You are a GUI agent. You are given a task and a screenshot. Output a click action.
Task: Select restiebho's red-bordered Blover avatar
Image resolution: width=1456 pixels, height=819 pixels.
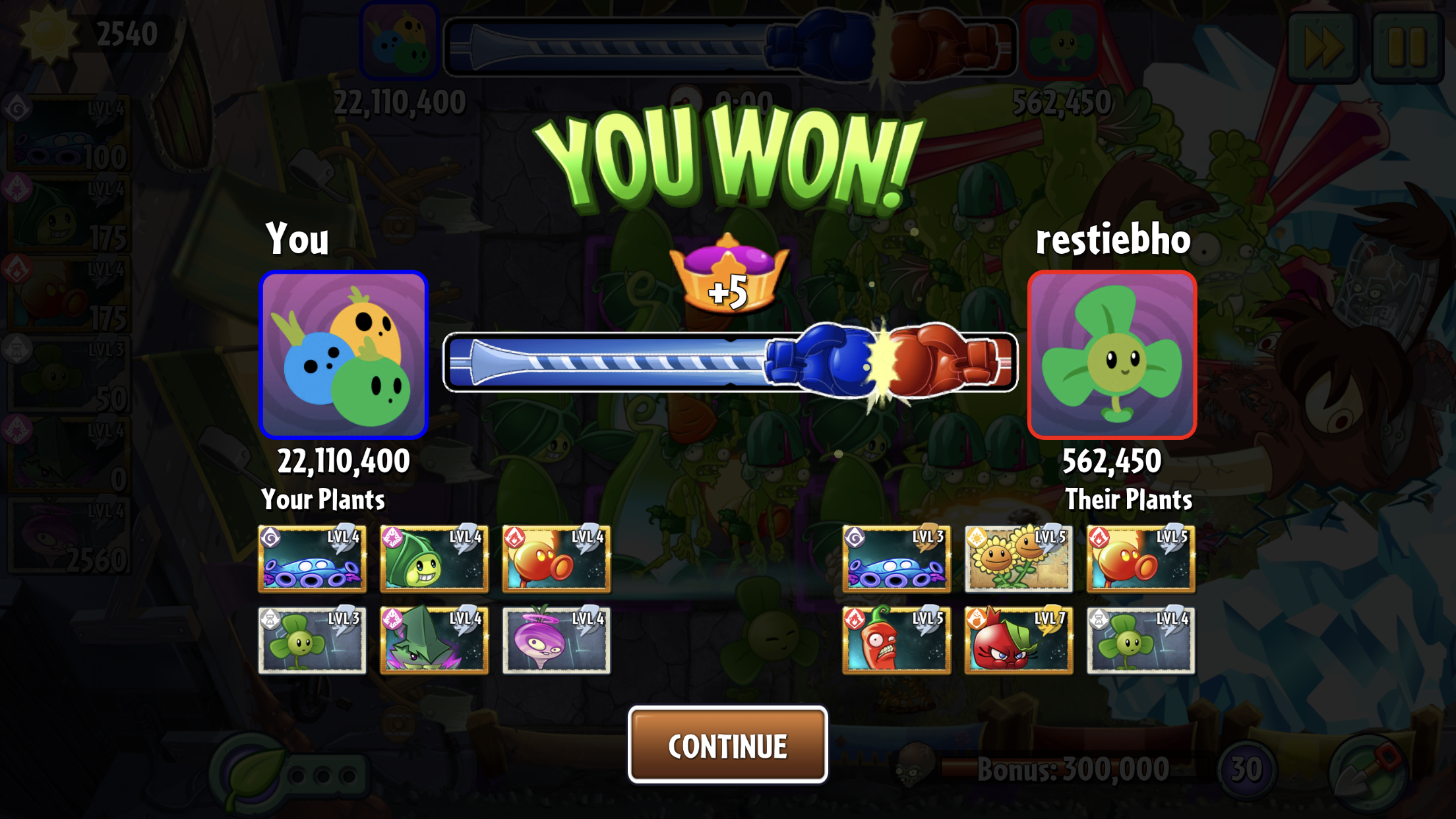1112,355
